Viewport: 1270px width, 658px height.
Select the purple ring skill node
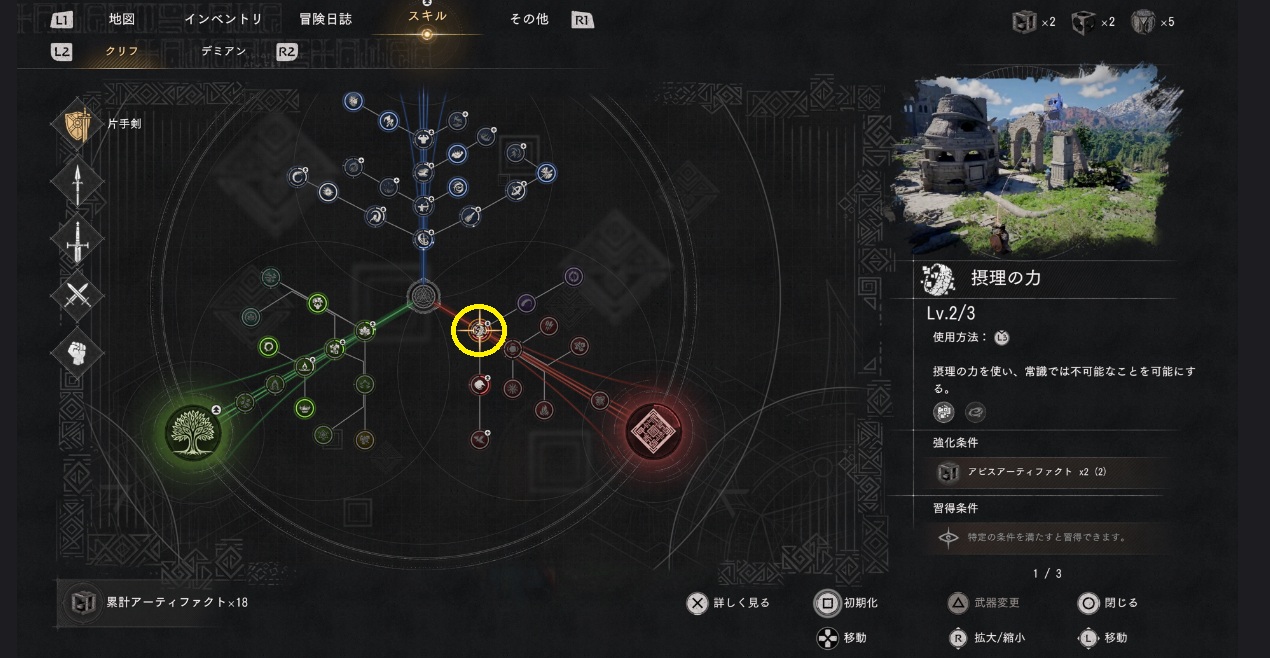[x=574, y=276]
